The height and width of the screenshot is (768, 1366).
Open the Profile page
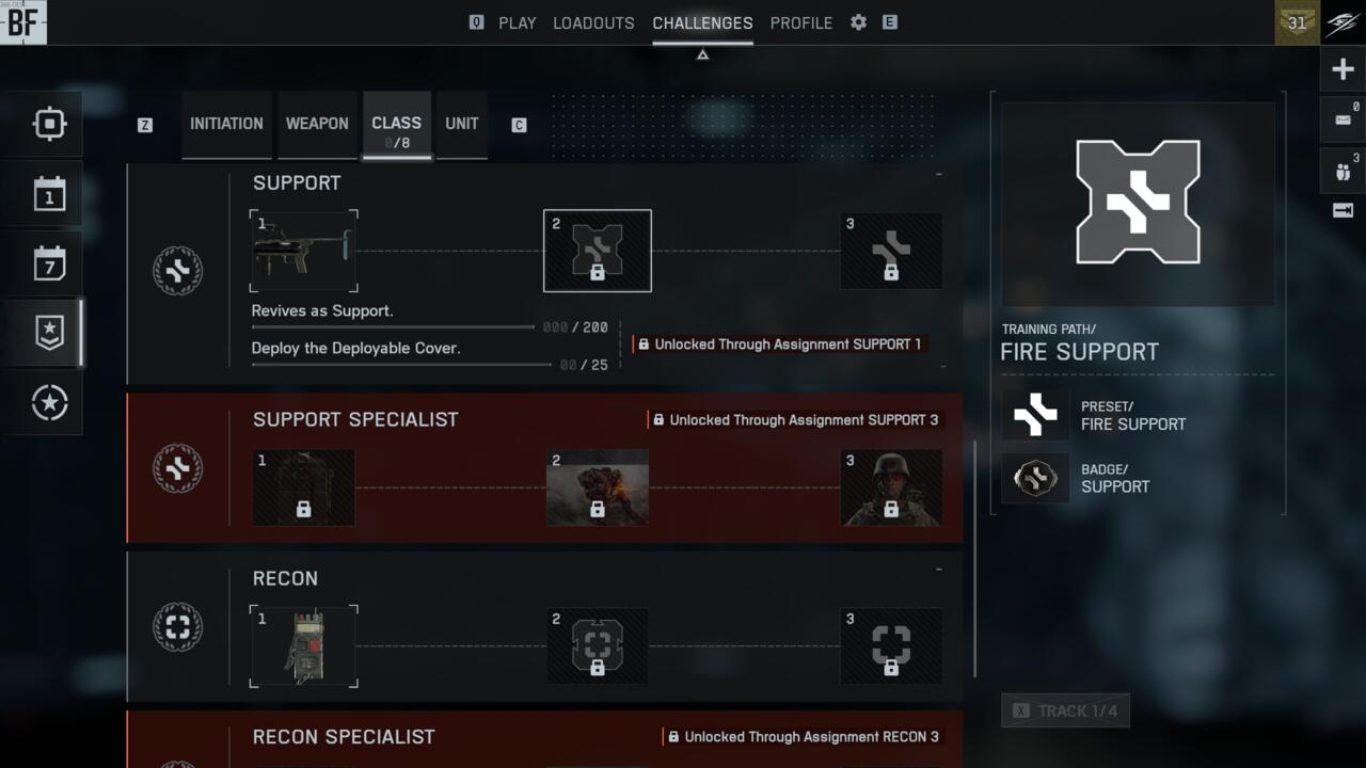(x=801, y=23)
